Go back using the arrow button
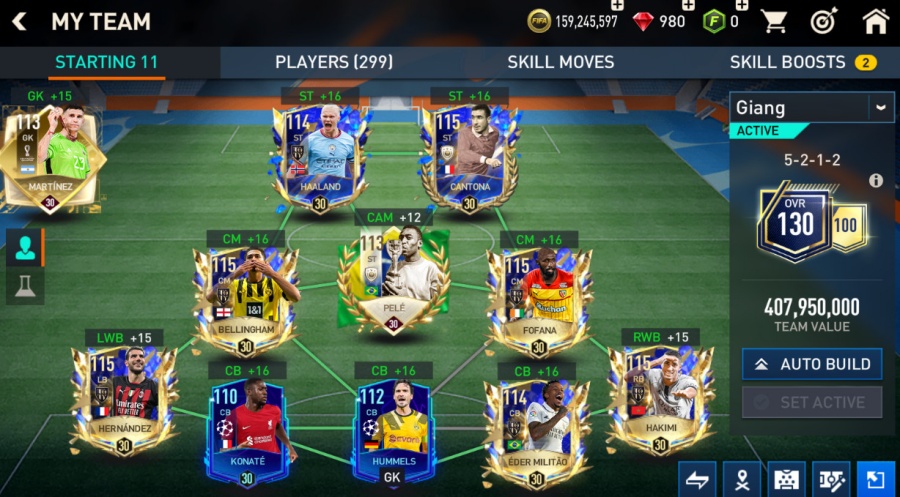 click(x=19, y=21)
